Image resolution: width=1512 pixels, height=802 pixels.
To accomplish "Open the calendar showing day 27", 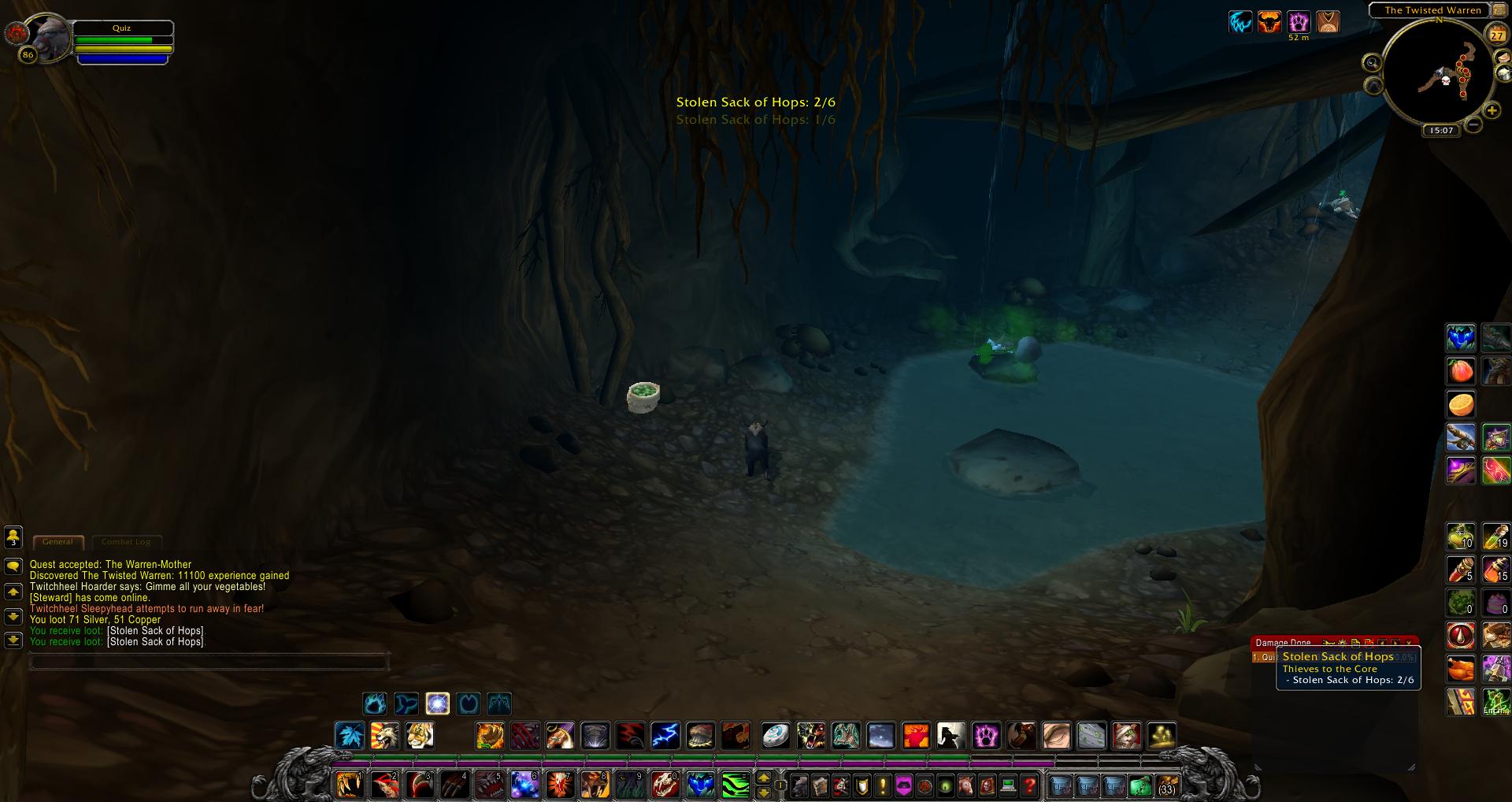I will (1496, 35).
